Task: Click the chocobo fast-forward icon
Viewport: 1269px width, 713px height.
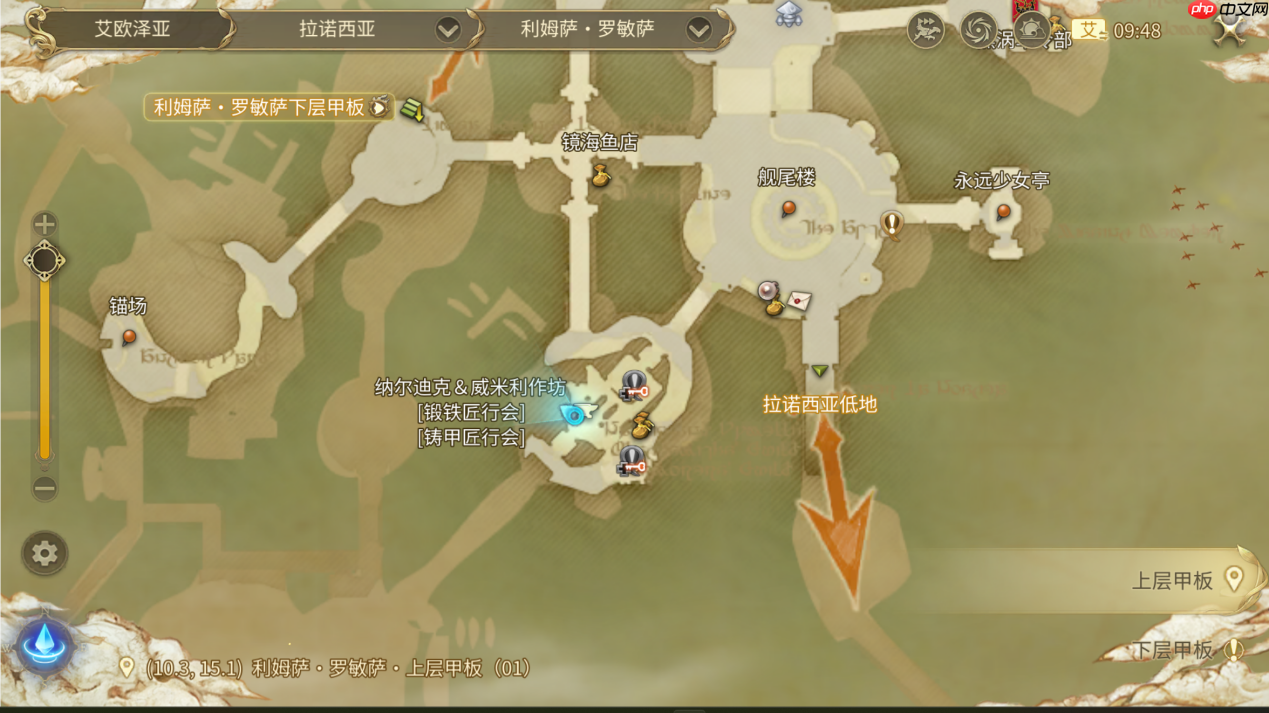Action: [x=926, y=31]
